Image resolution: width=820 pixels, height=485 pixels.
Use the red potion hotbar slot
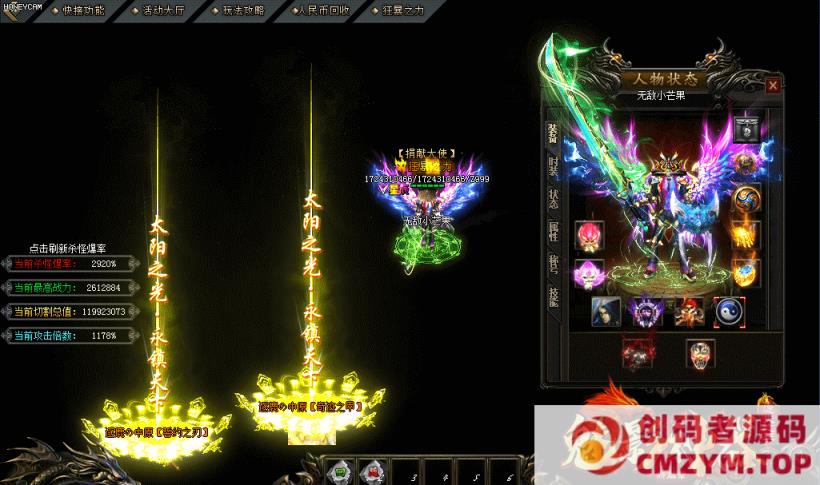tap(373, 470)
